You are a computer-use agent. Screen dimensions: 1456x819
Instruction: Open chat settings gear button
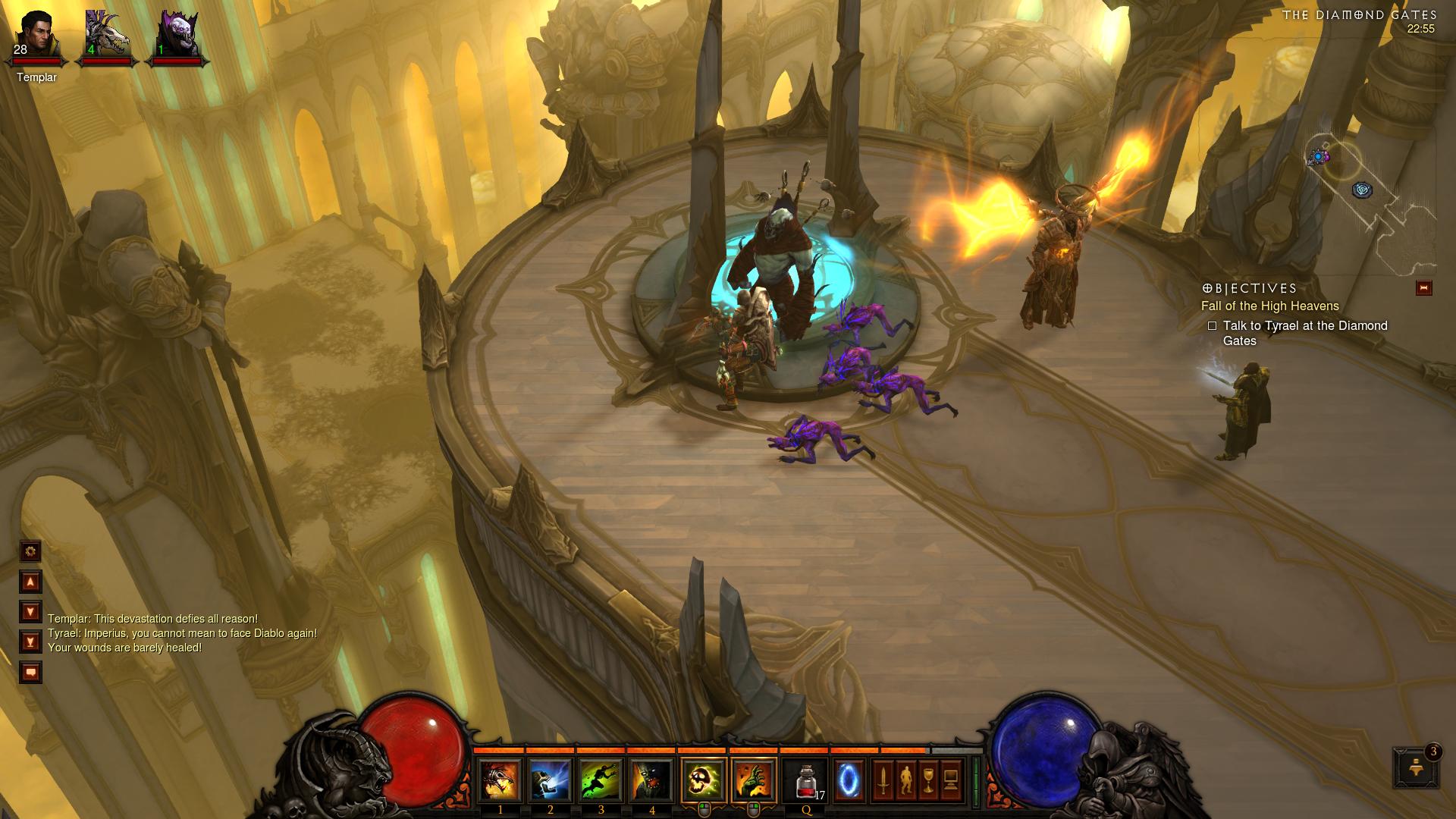pyautogui.click(x=30, y=551)
